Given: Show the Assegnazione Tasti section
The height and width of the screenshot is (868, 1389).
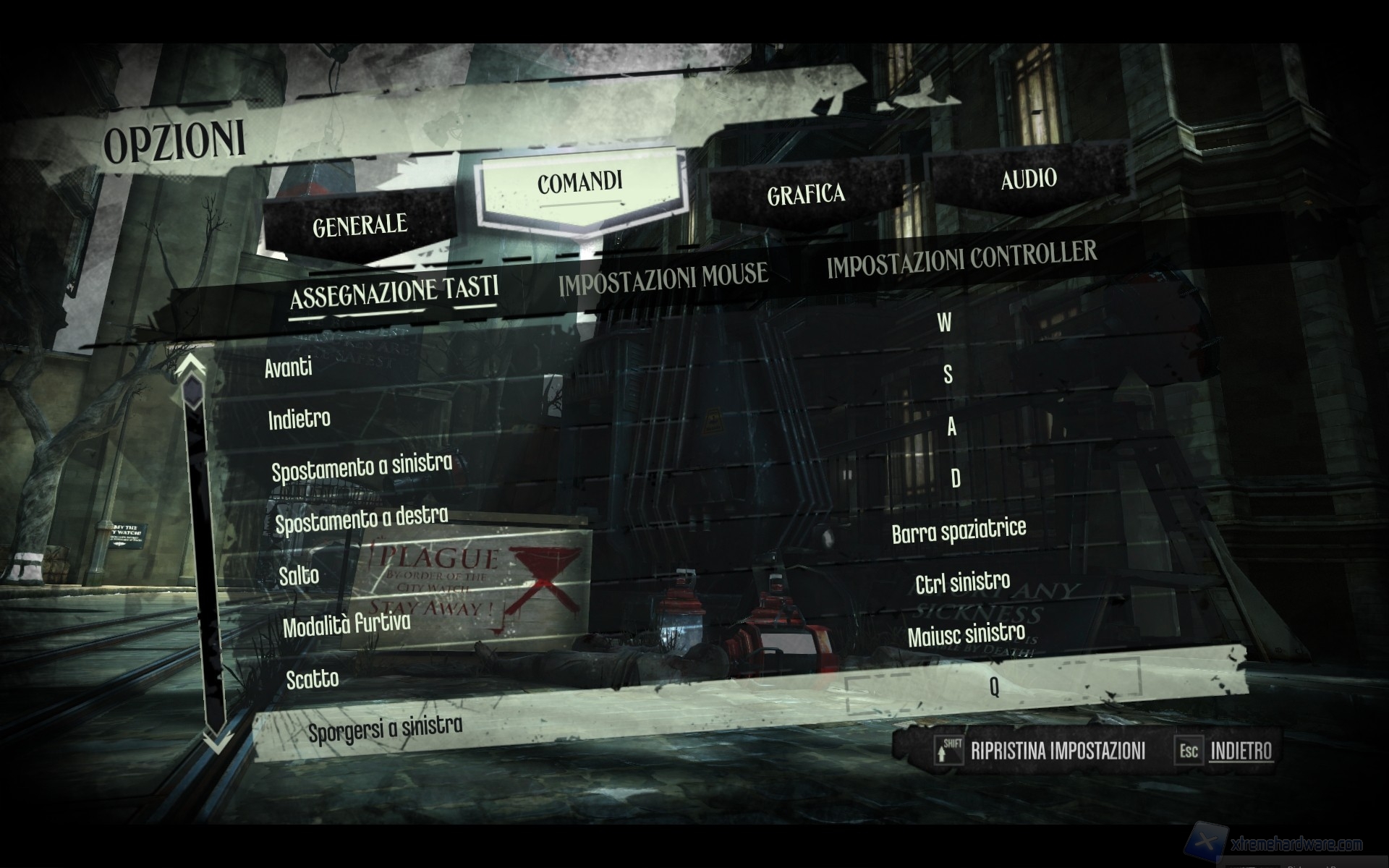Looking at the screenshot, I should (394, 291).
